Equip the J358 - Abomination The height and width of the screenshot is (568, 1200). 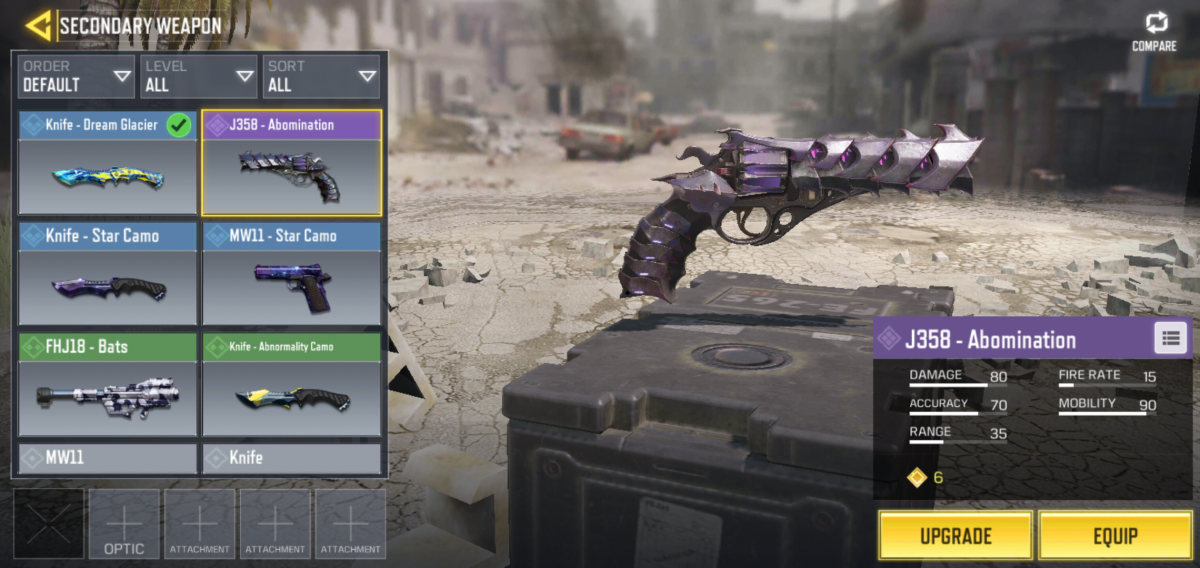tap(1114, 536)
